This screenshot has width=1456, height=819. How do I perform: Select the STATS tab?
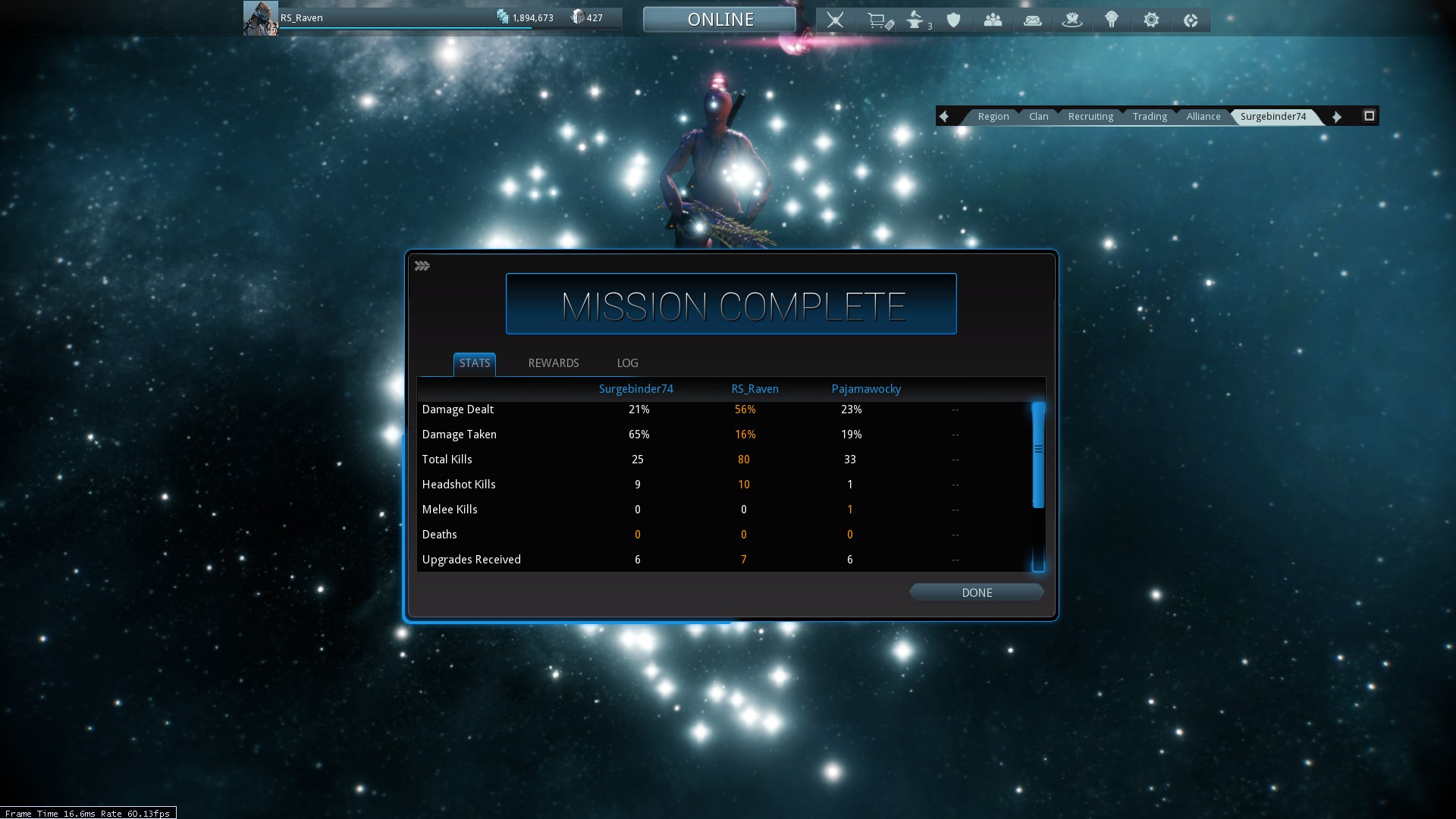(475, 363)
